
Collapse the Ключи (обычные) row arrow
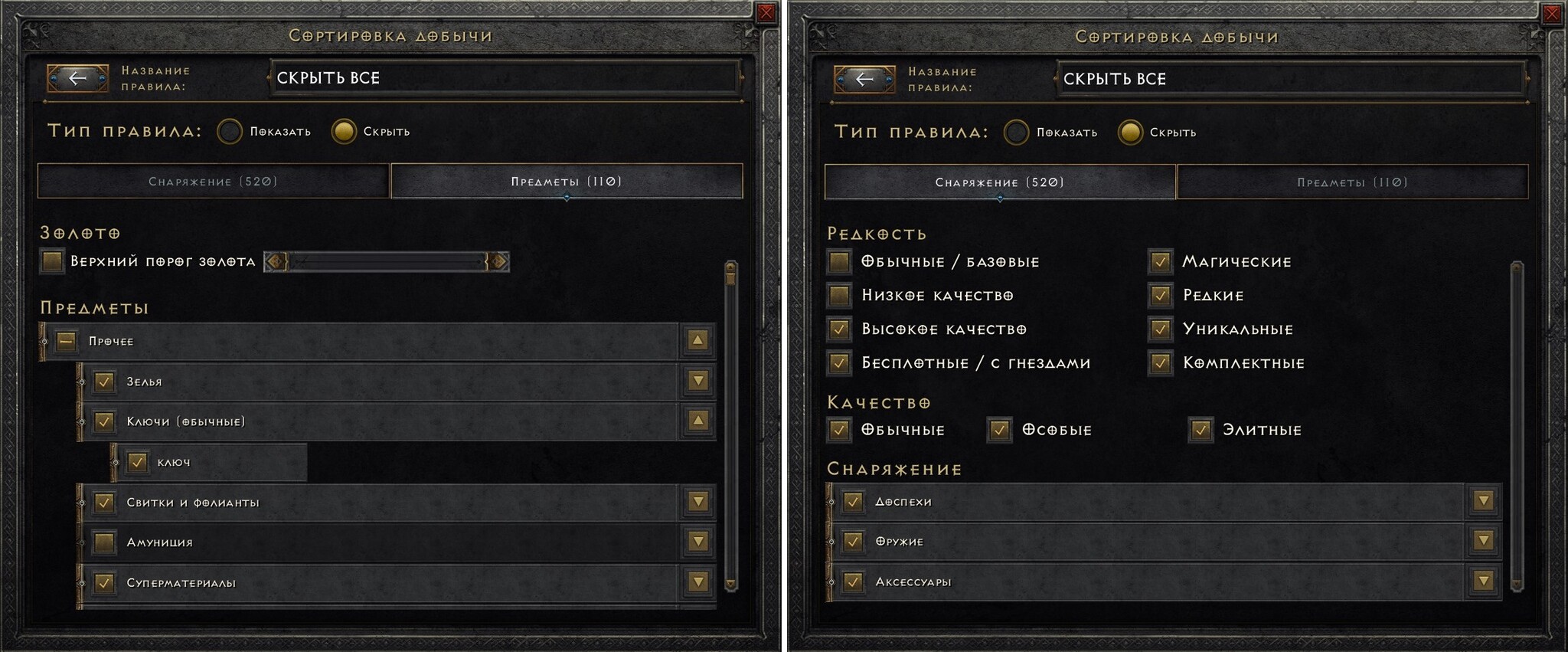697,421
